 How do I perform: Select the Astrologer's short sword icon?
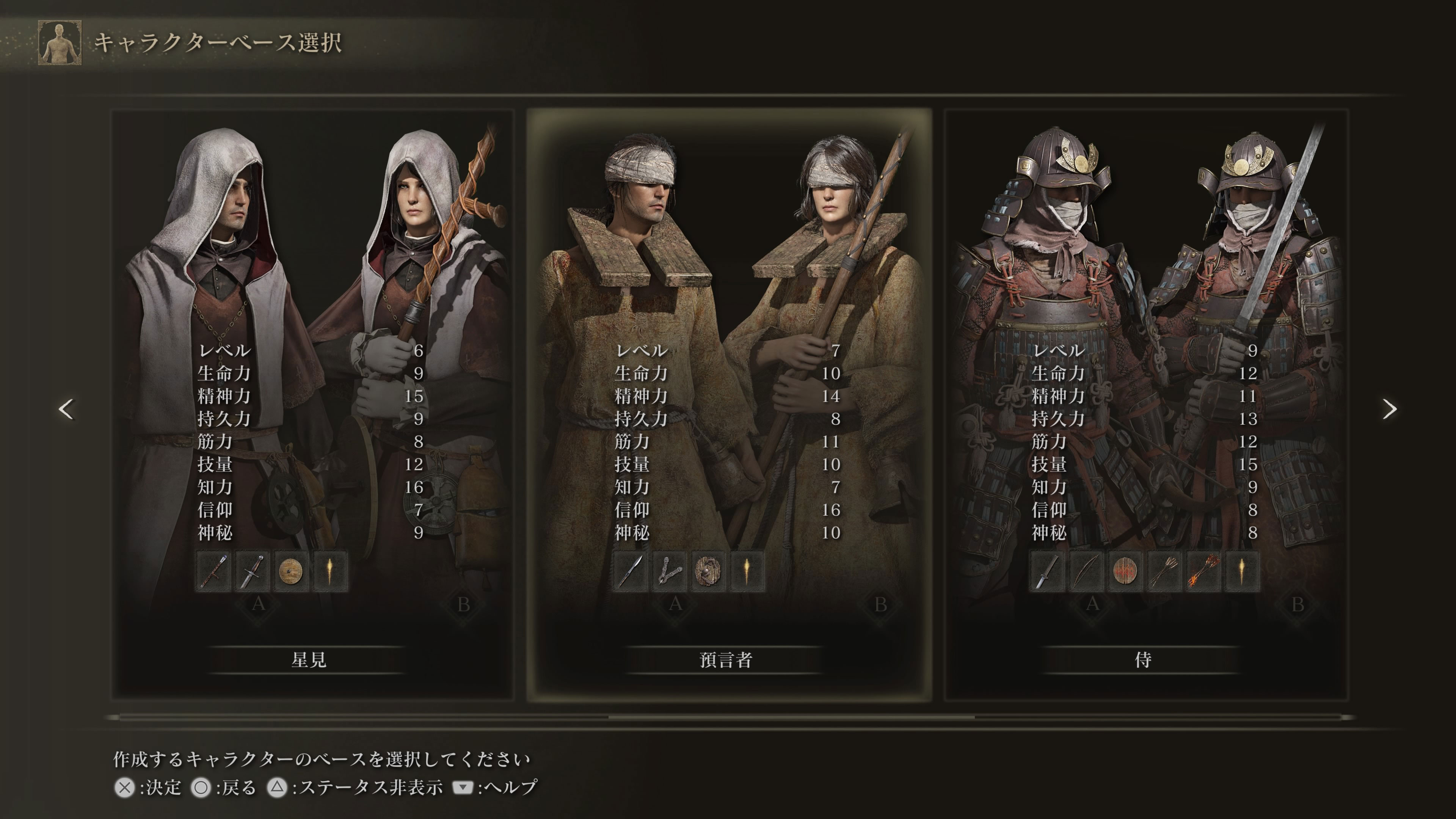pos(252,571)
